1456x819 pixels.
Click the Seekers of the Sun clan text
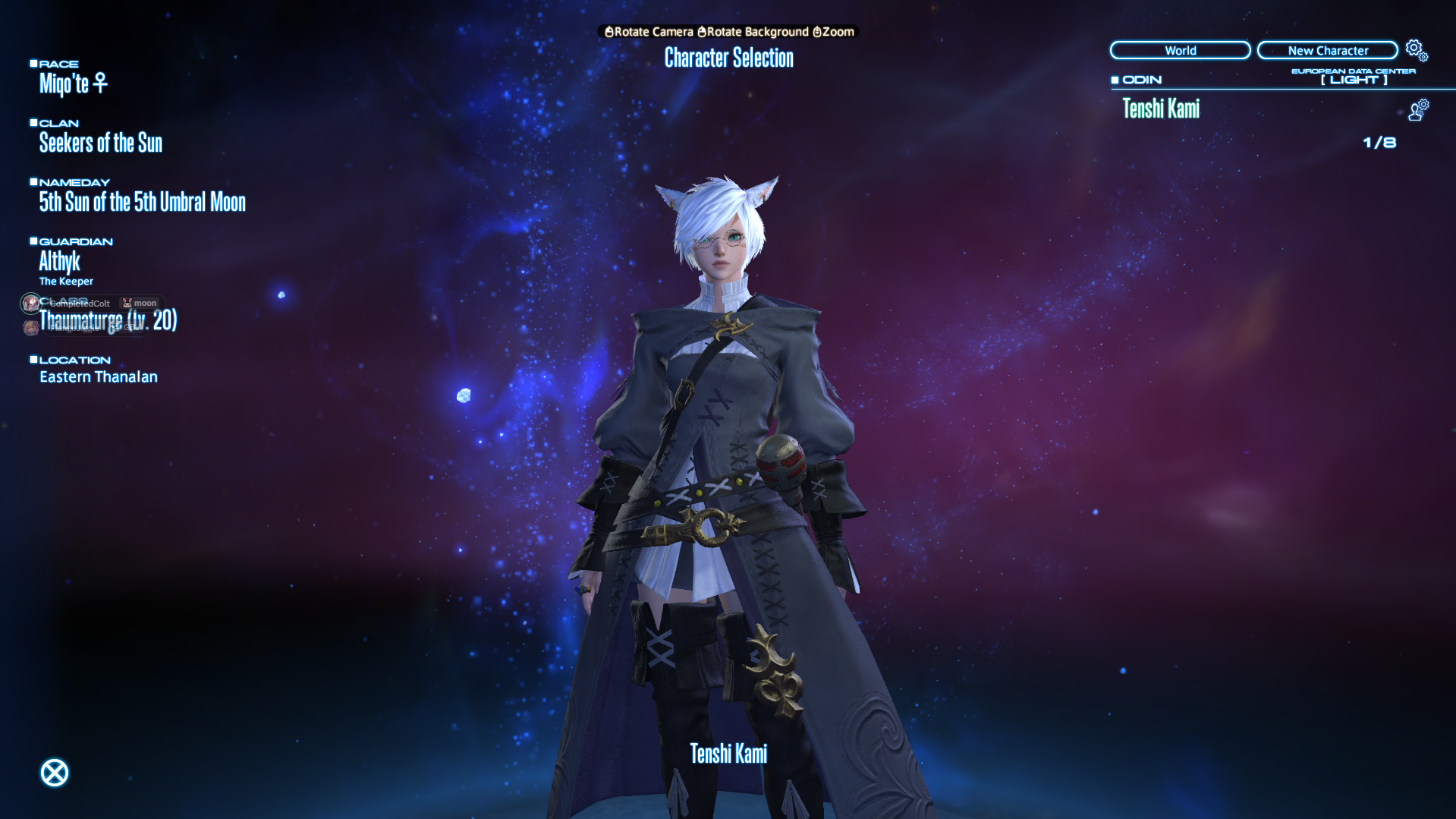click(x=101, y=143)
